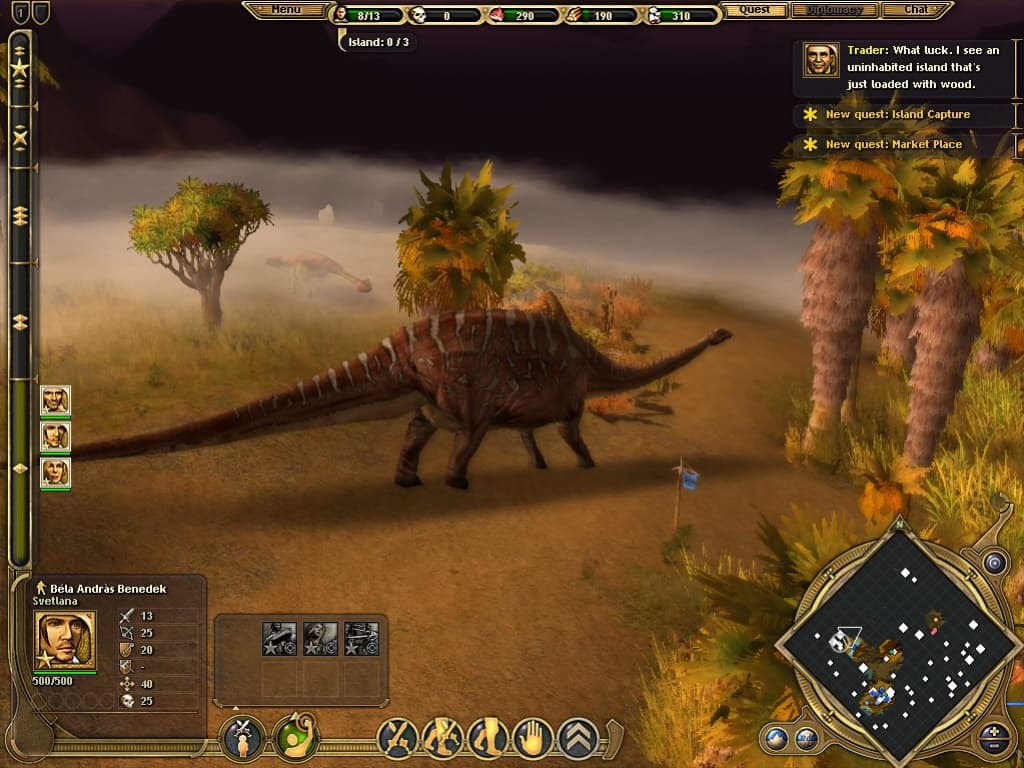Toggle the mountain terrain minimap filter

coord(776,740)
